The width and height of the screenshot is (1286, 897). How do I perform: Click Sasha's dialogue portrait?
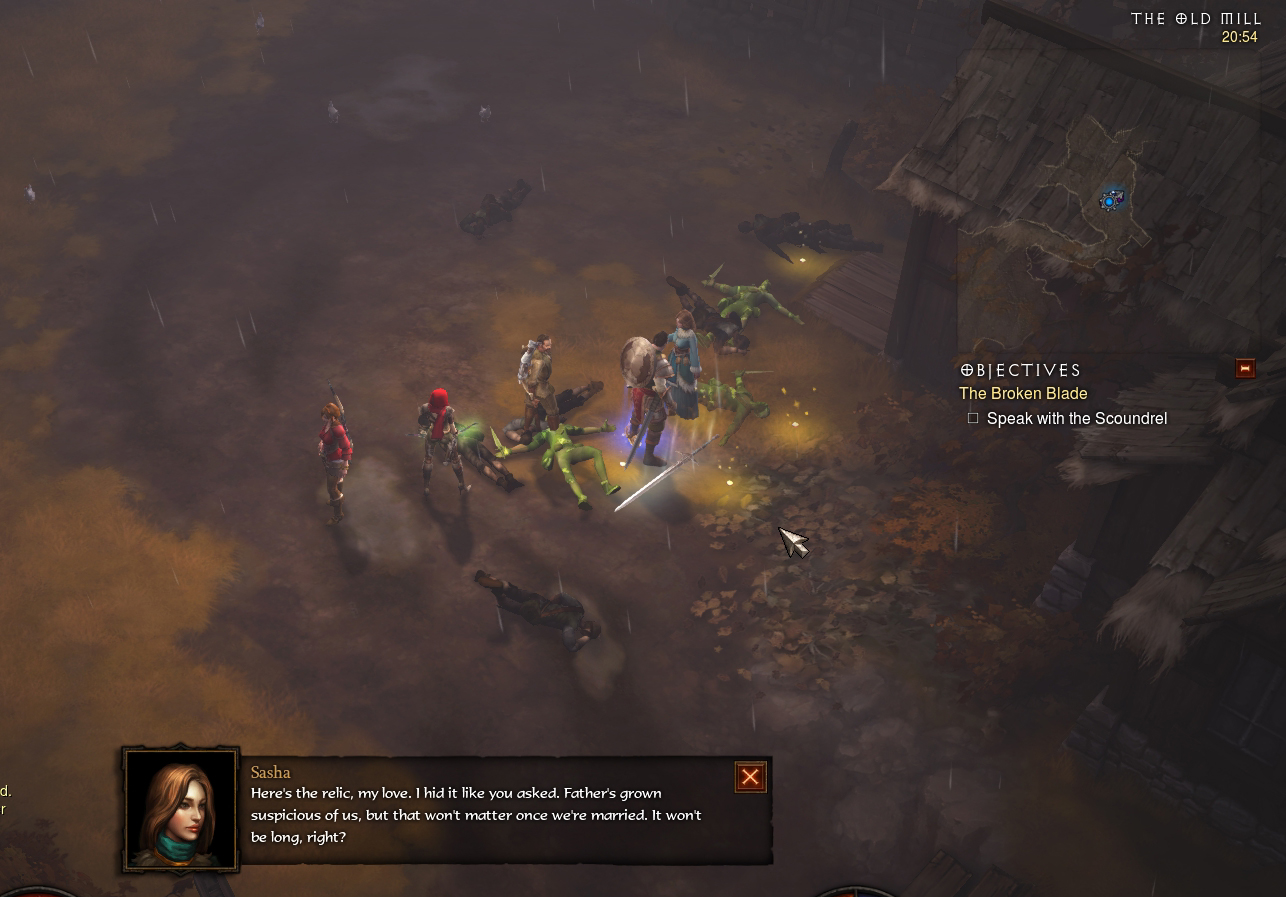[x=181, y=809]
